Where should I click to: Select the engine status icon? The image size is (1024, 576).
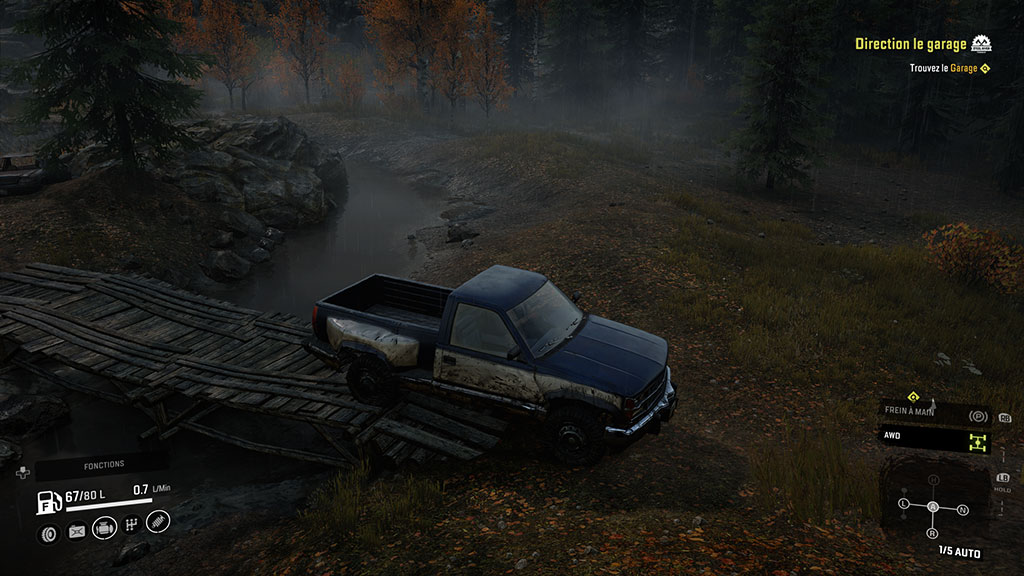103,528
